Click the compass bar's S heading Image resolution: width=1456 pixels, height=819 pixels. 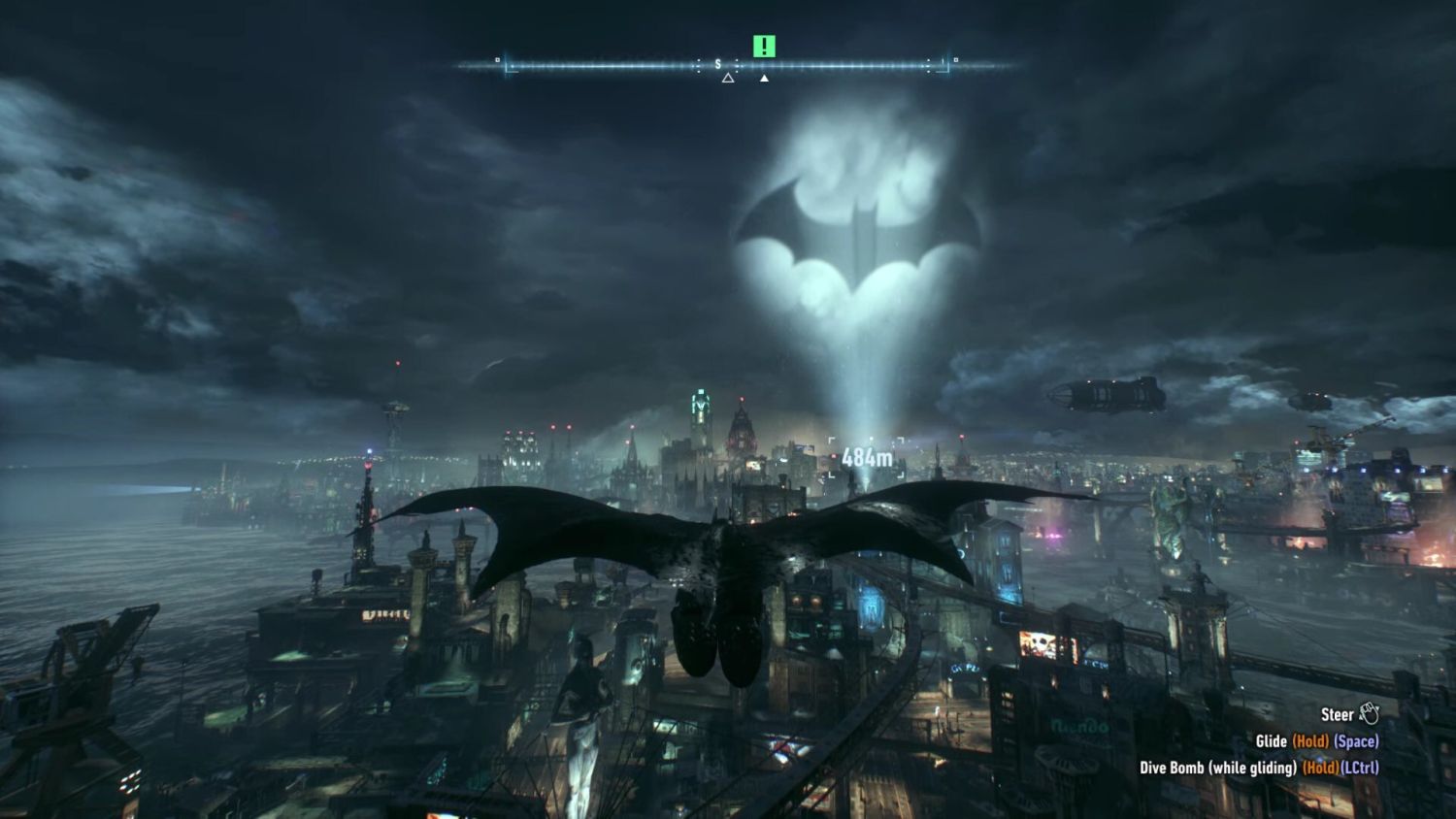(718, 65)
